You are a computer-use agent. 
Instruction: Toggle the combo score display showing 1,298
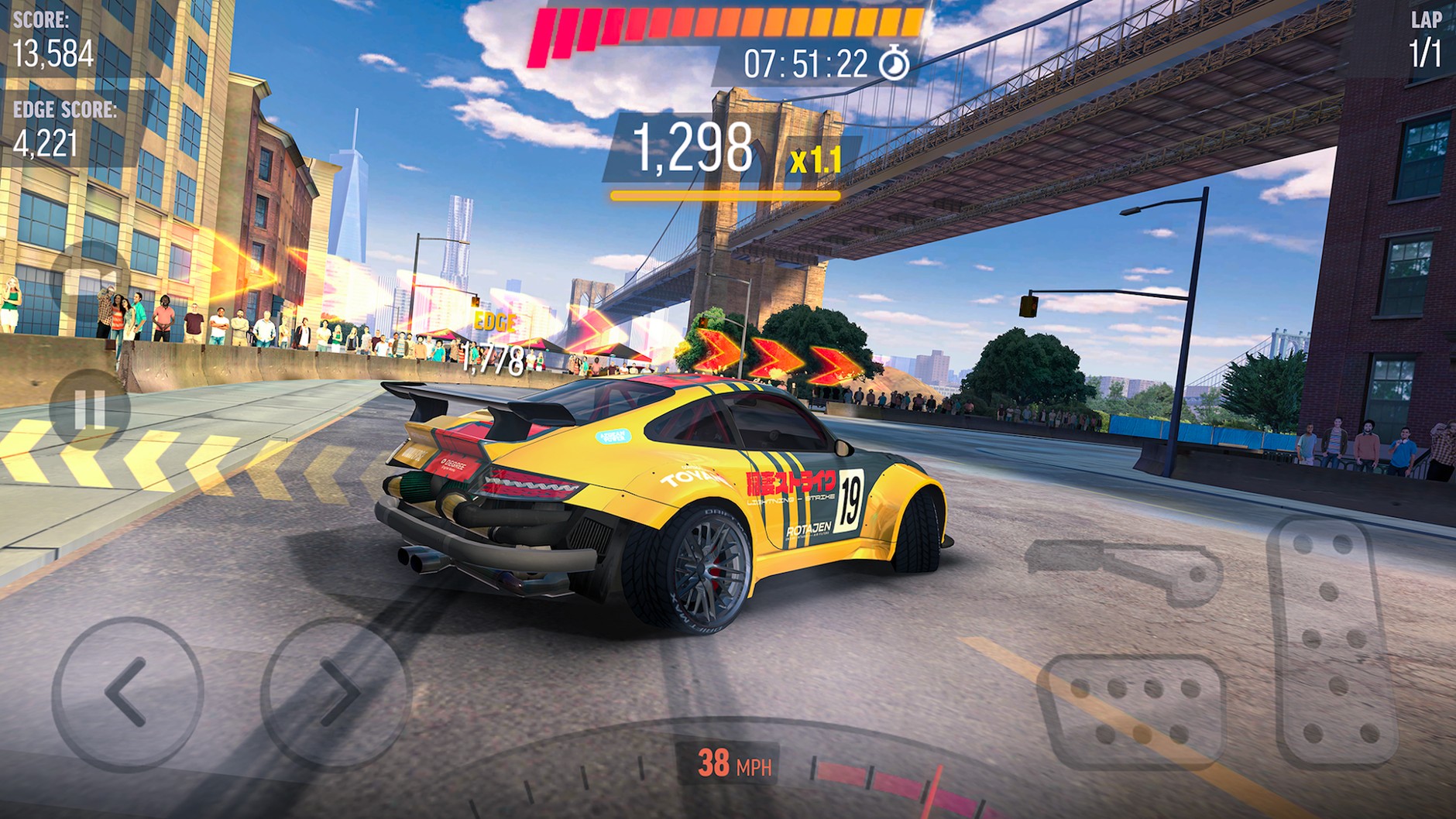693,147
